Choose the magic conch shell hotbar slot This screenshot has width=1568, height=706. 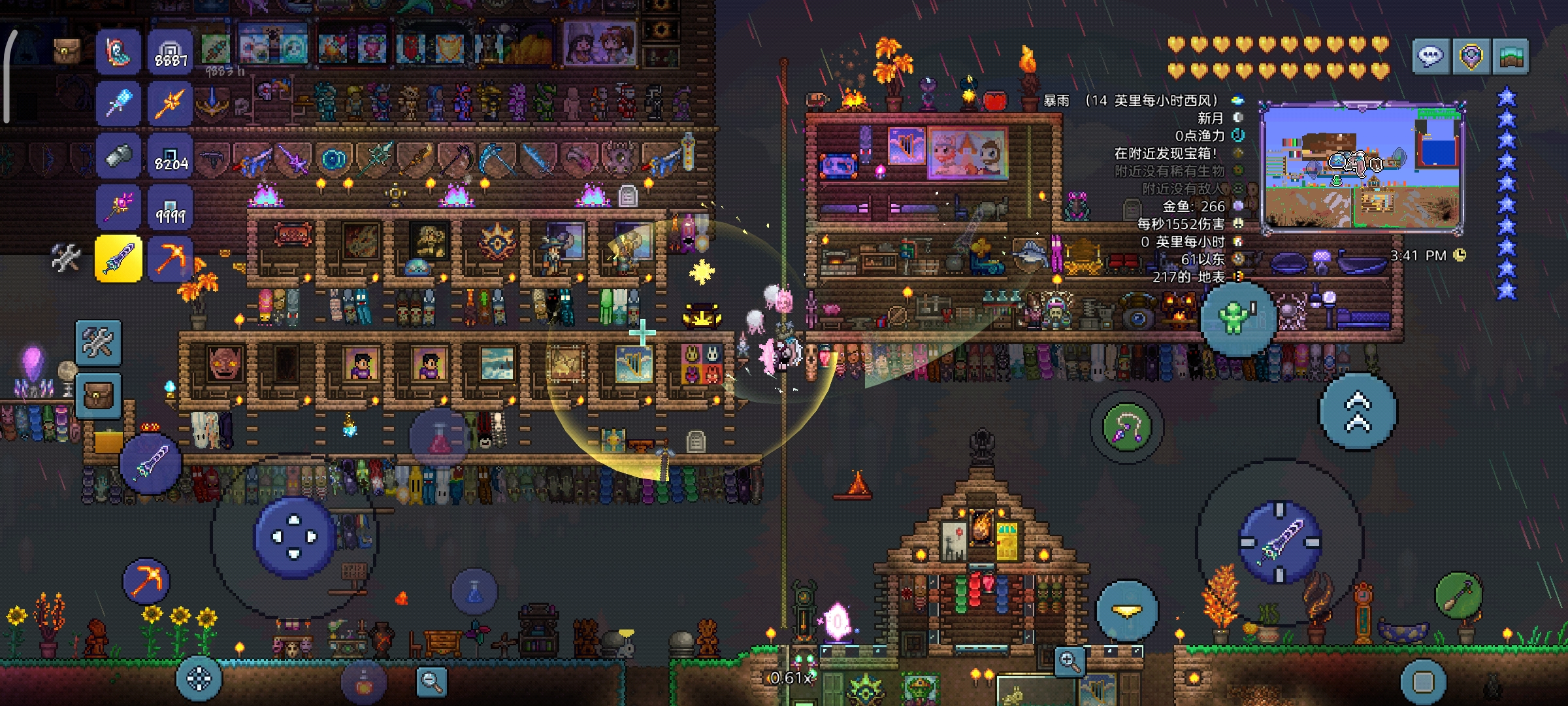click(118, 51)
